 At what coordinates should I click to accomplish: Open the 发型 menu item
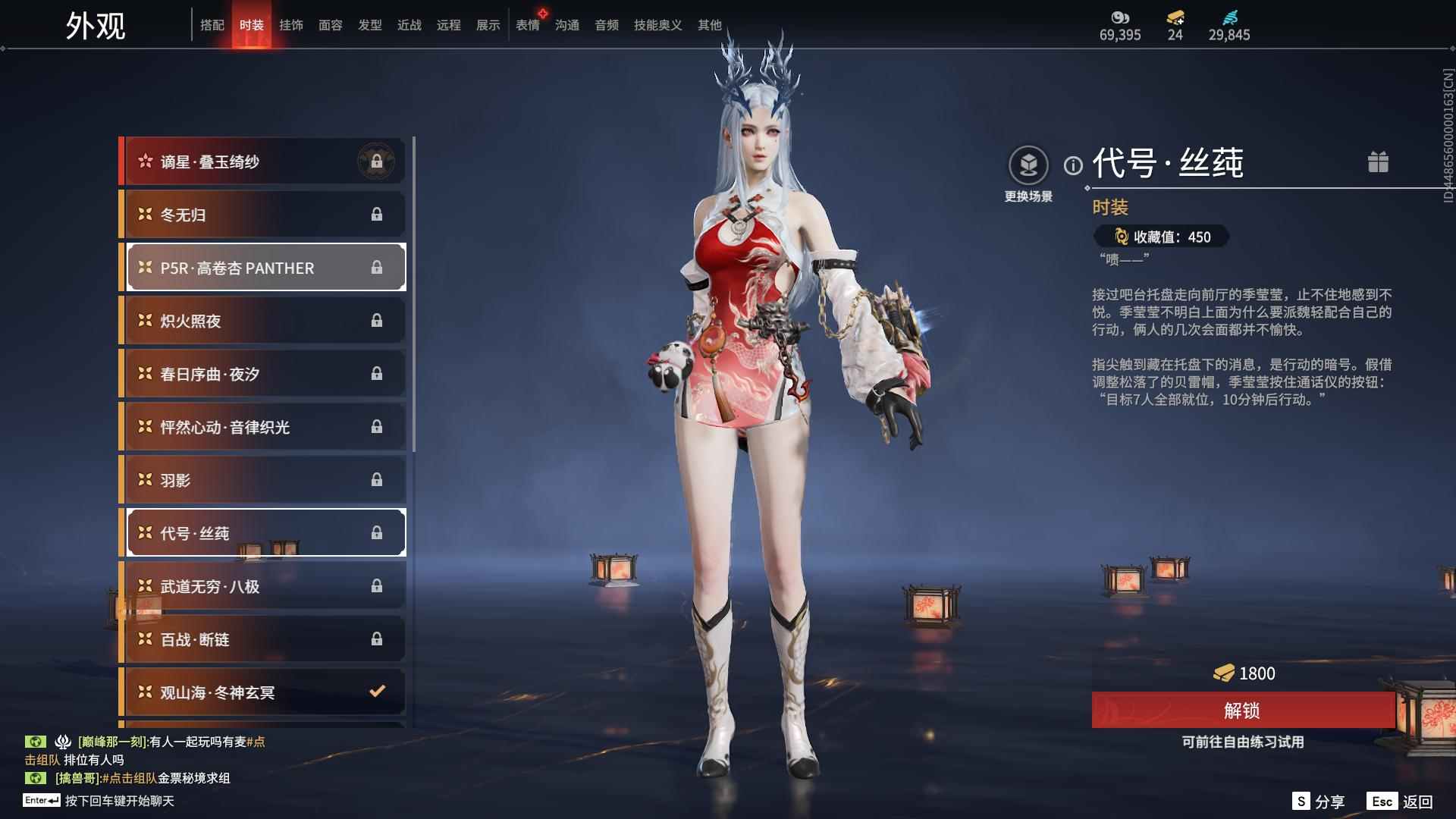[370, 24]
